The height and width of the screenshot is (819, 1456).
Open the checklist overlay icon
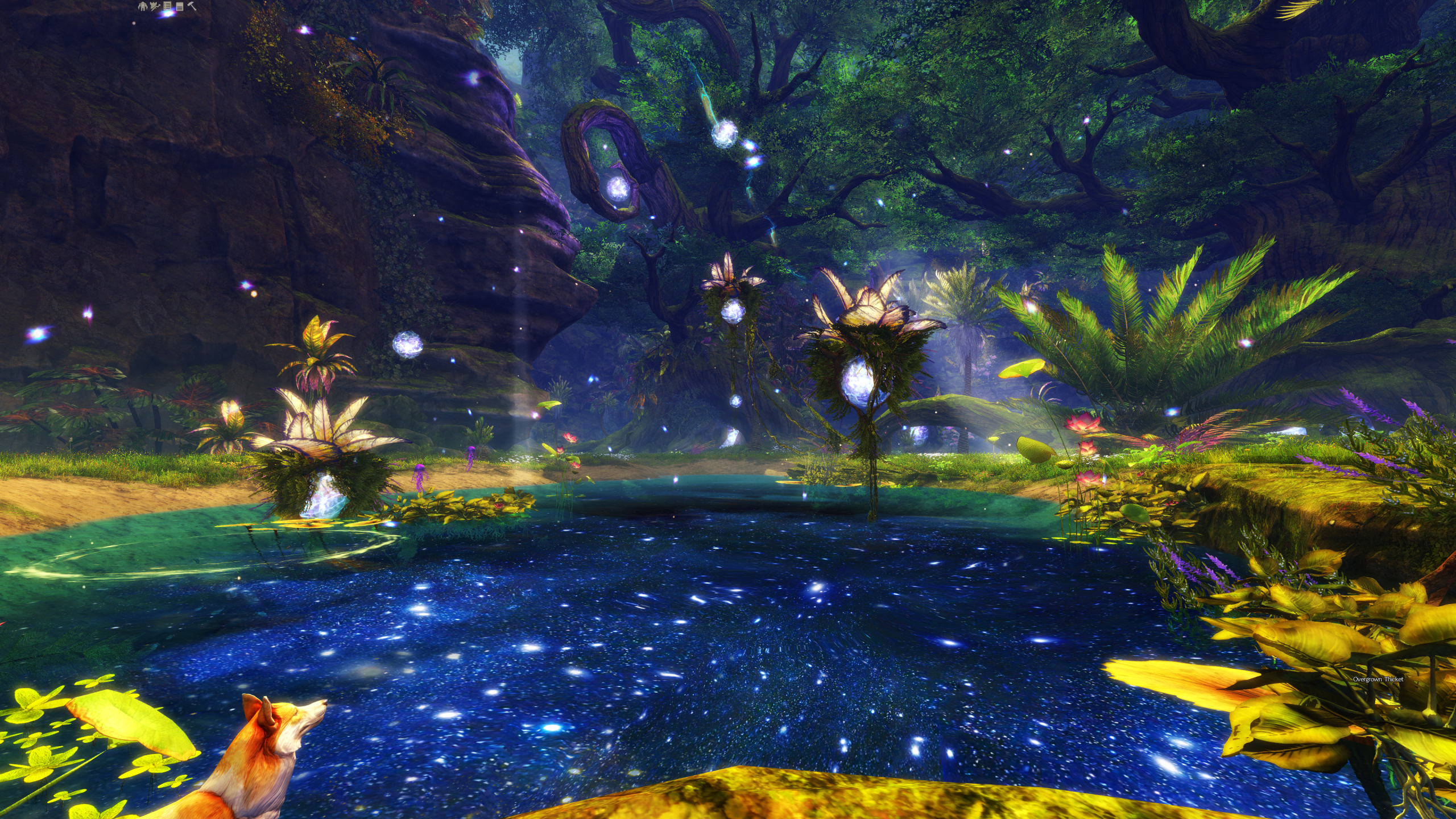pyautogui.click(x=167, y=6)
